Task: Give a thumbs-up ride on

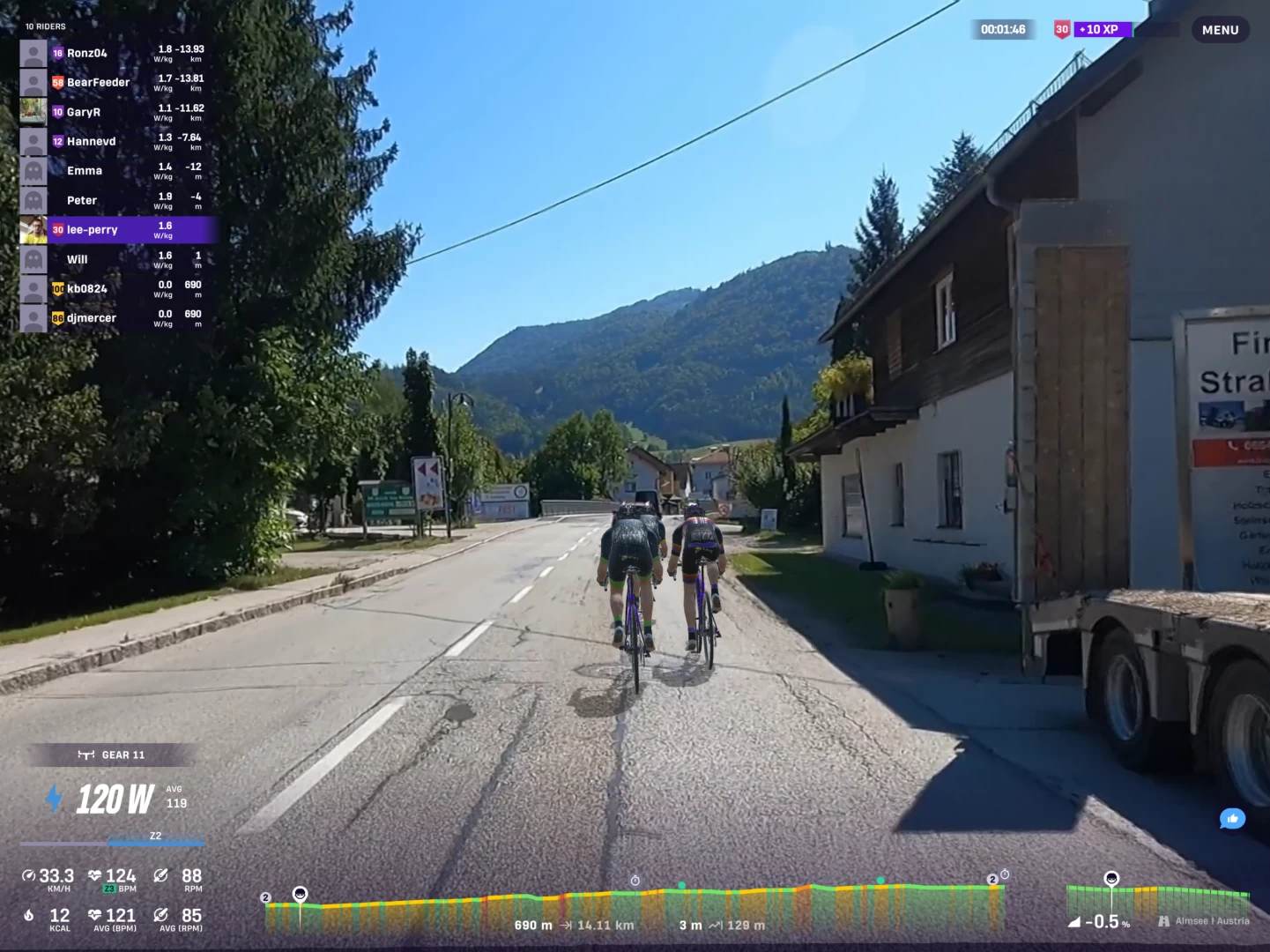Action: pyautogui.click(x=1232, y=819)
